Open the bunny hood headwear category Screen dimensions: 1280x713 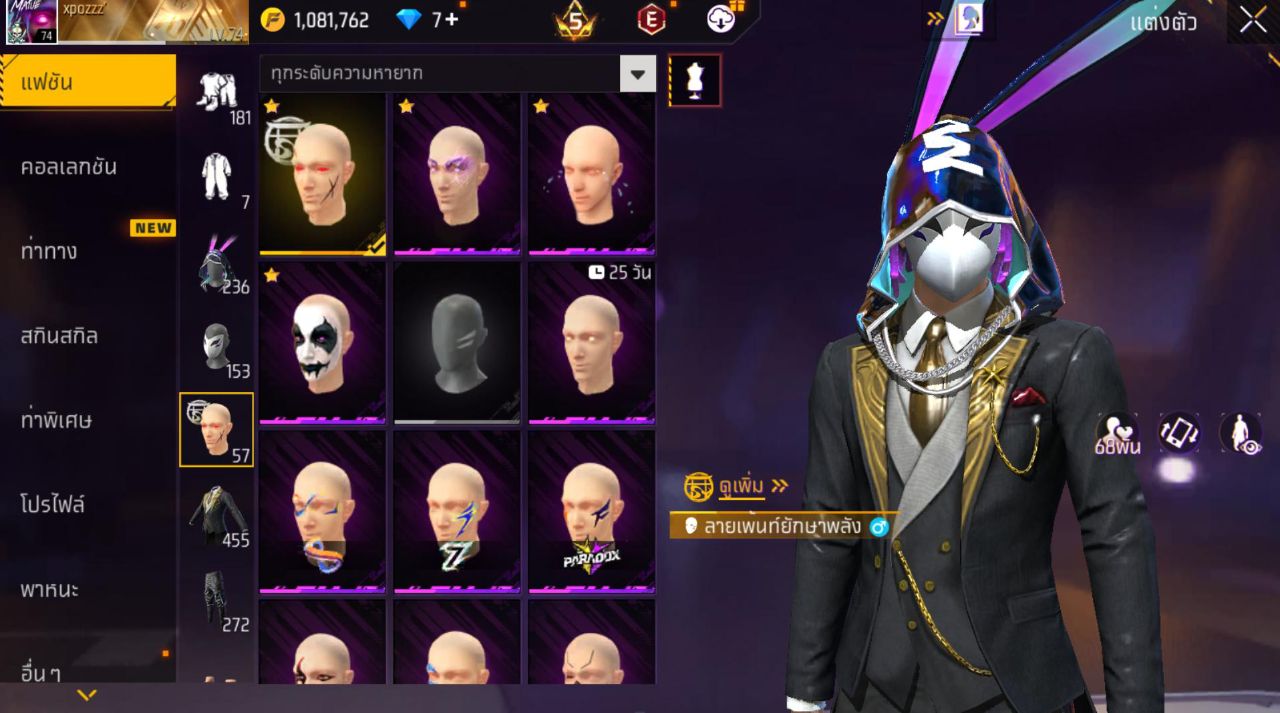(x=216, y=264)
